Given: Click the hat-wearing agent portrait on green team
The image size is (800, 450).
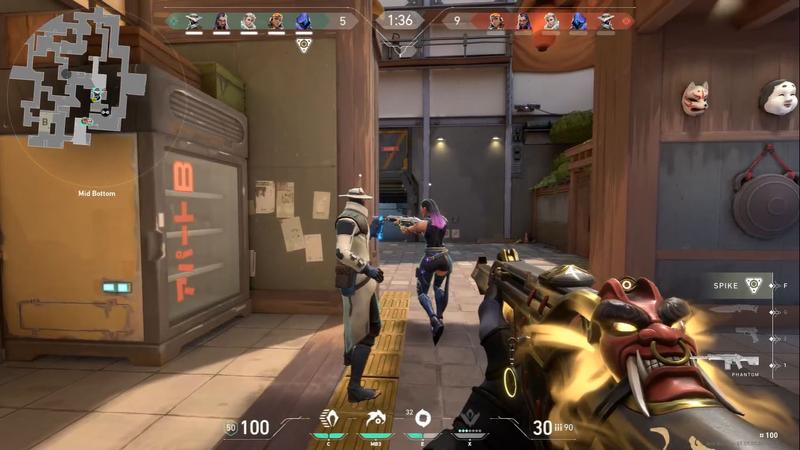Looking at the screenshot, I should (x=194, y=20).
